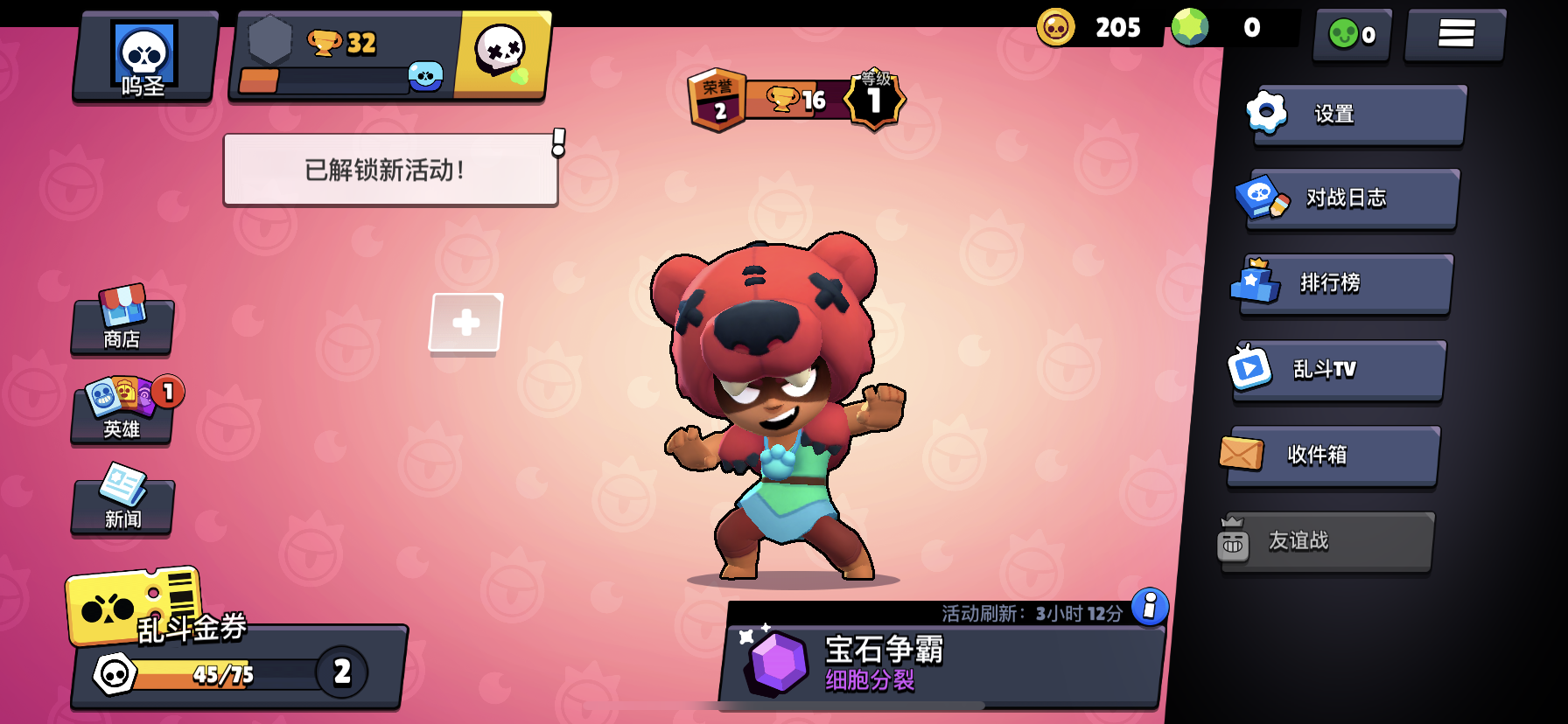Open the 对战日志 battle log
This screenshot has width=1568, height=724.
1352,198
